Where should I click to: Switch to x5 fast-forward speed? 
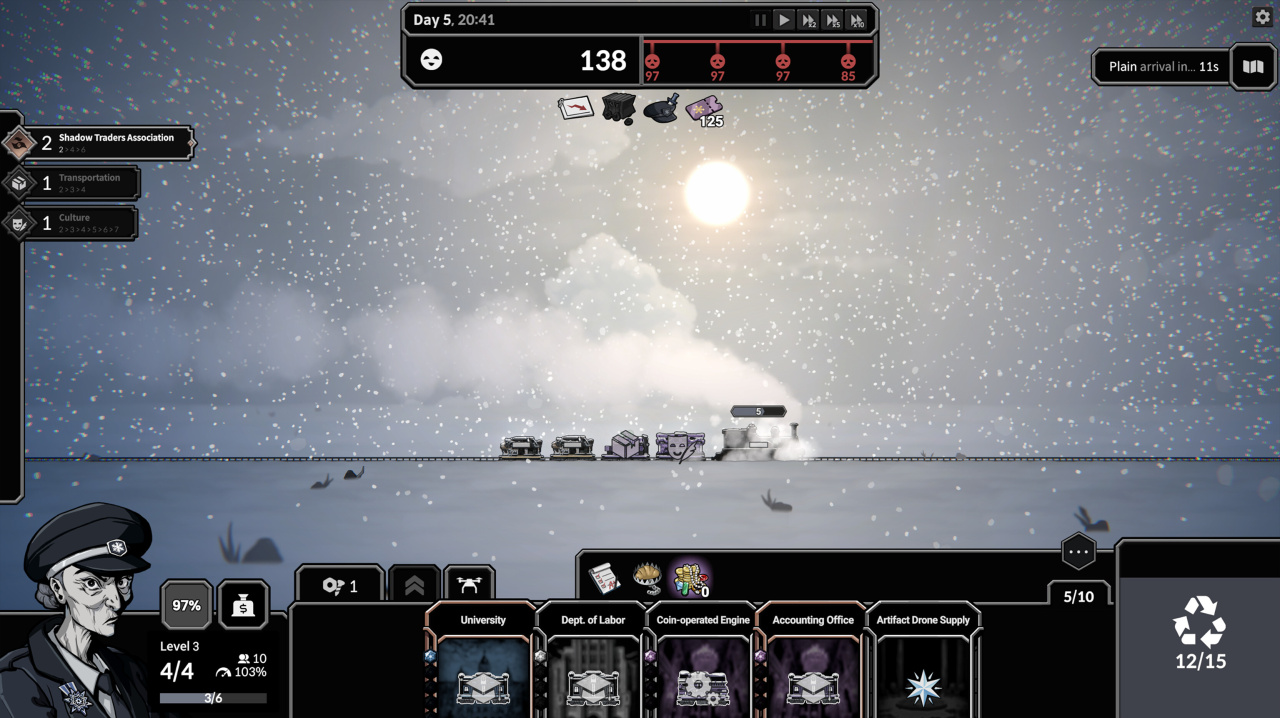coord(833,20)
